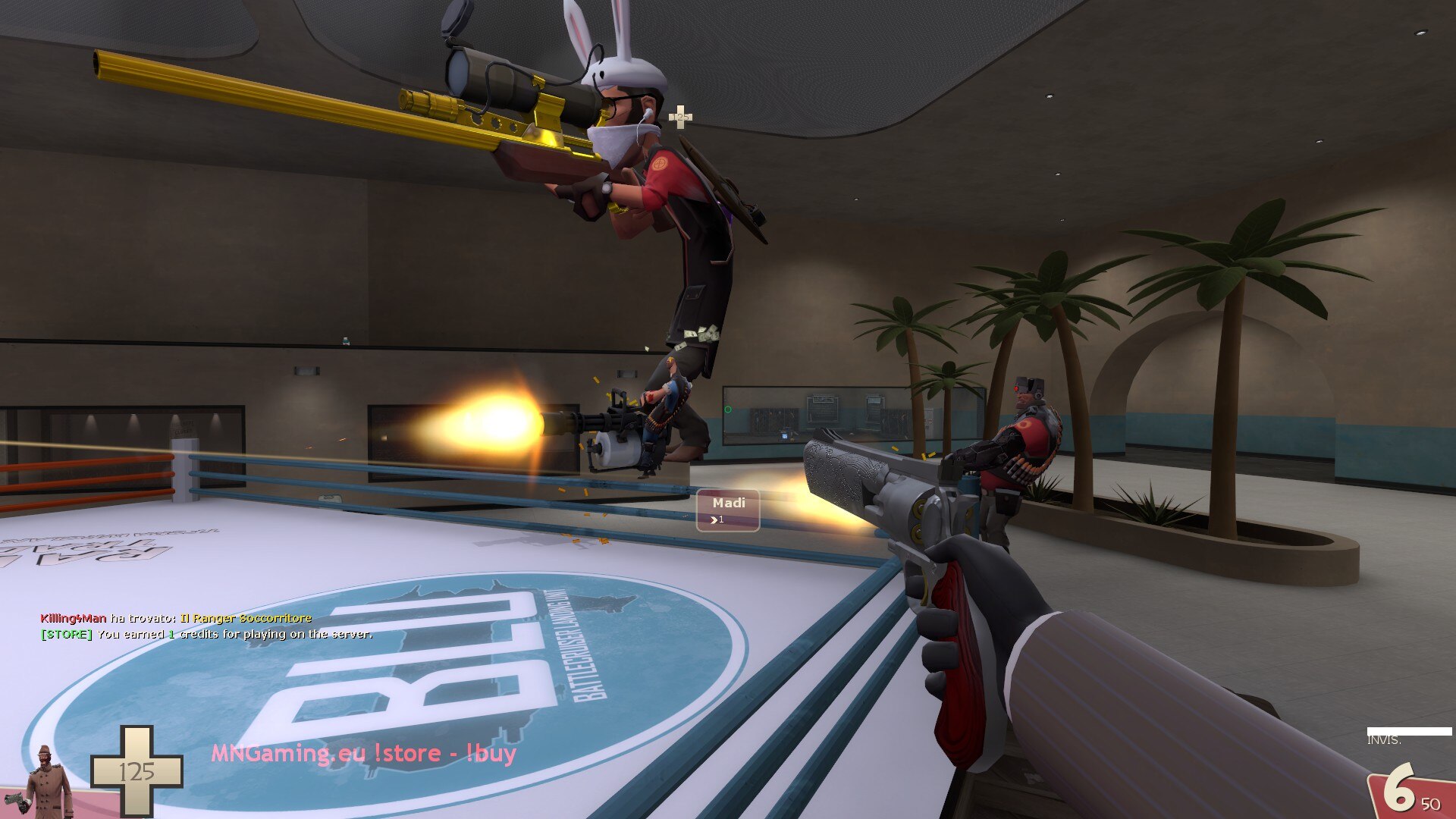Click the MNGaming.eu store advertisement text
Viewport: 1456px width, 819px height.
(x=363, y=753)
